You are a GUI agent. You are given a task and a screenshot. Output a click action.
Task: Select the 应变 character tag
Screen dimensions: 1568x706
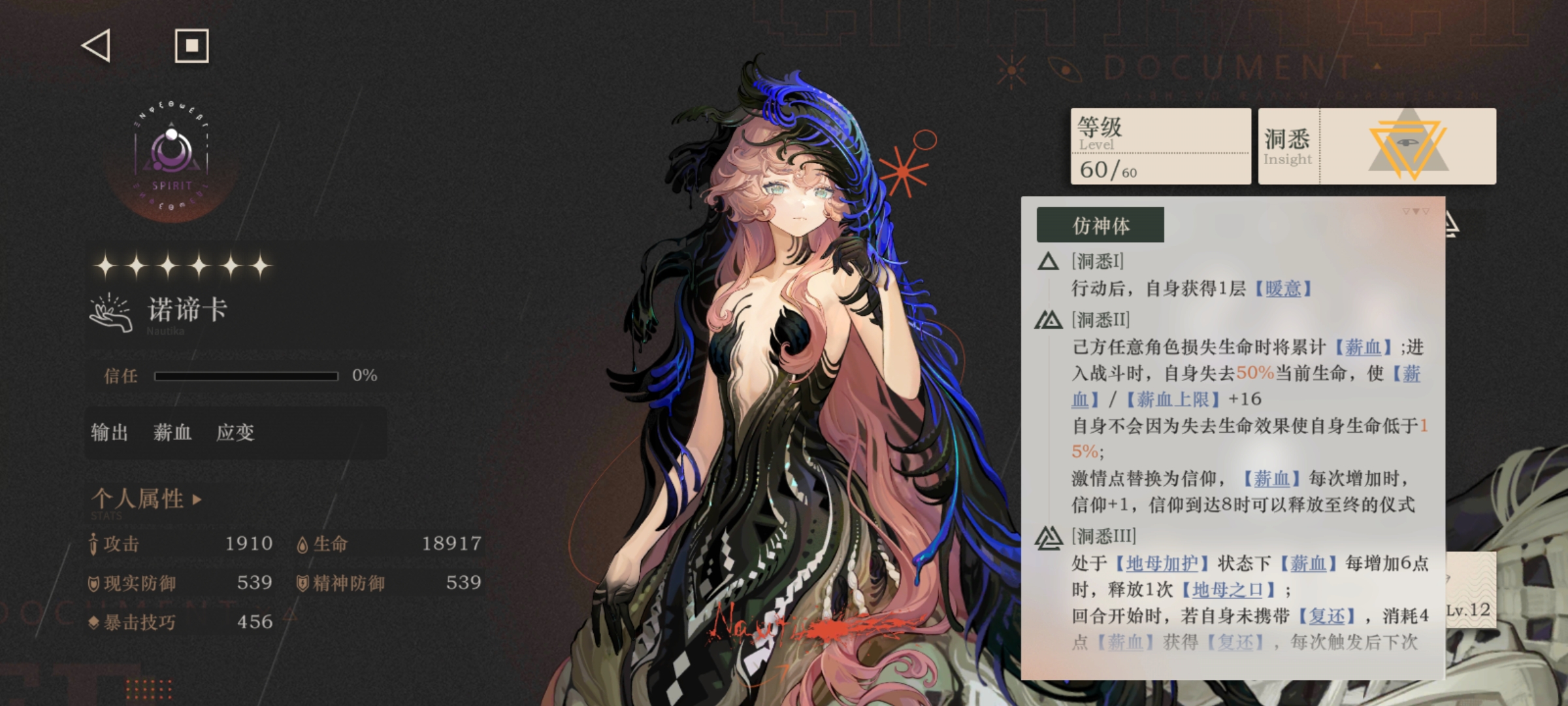(x=235, y=433)
